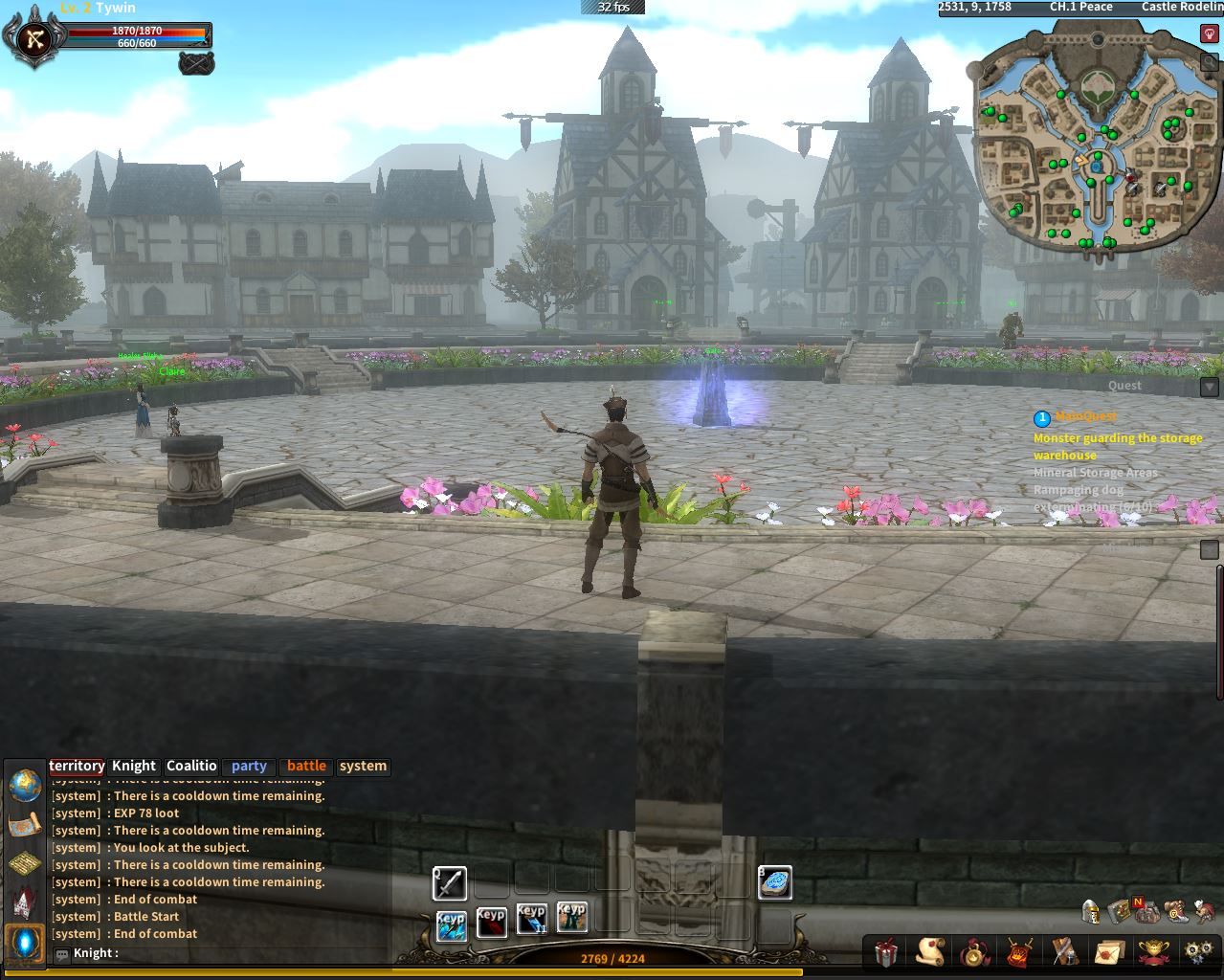Open the world globe icon

pos(25,785)
